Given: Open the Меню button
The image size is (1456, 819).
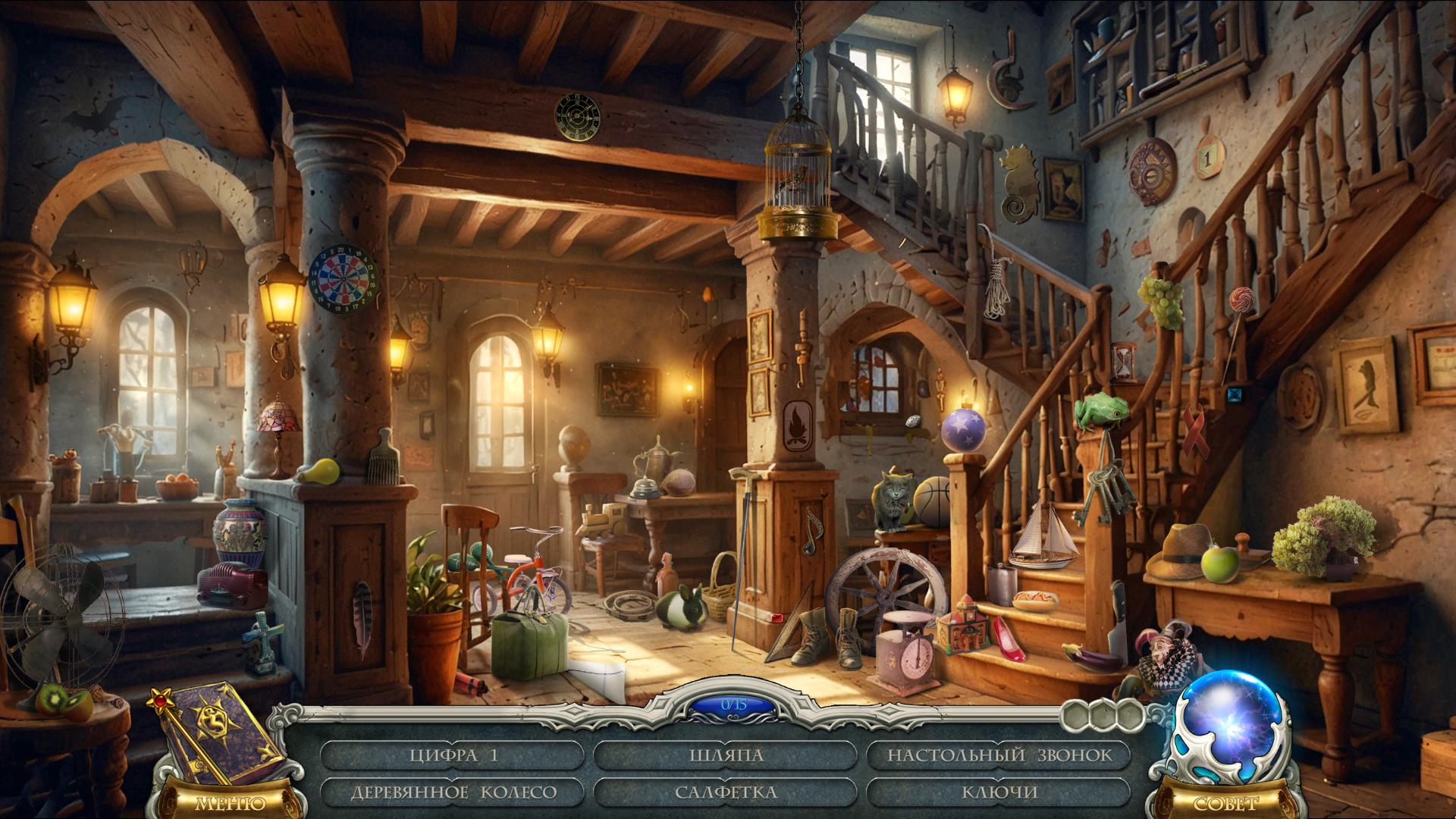Looking at the screenshot, I should click(x=230, y=803).
